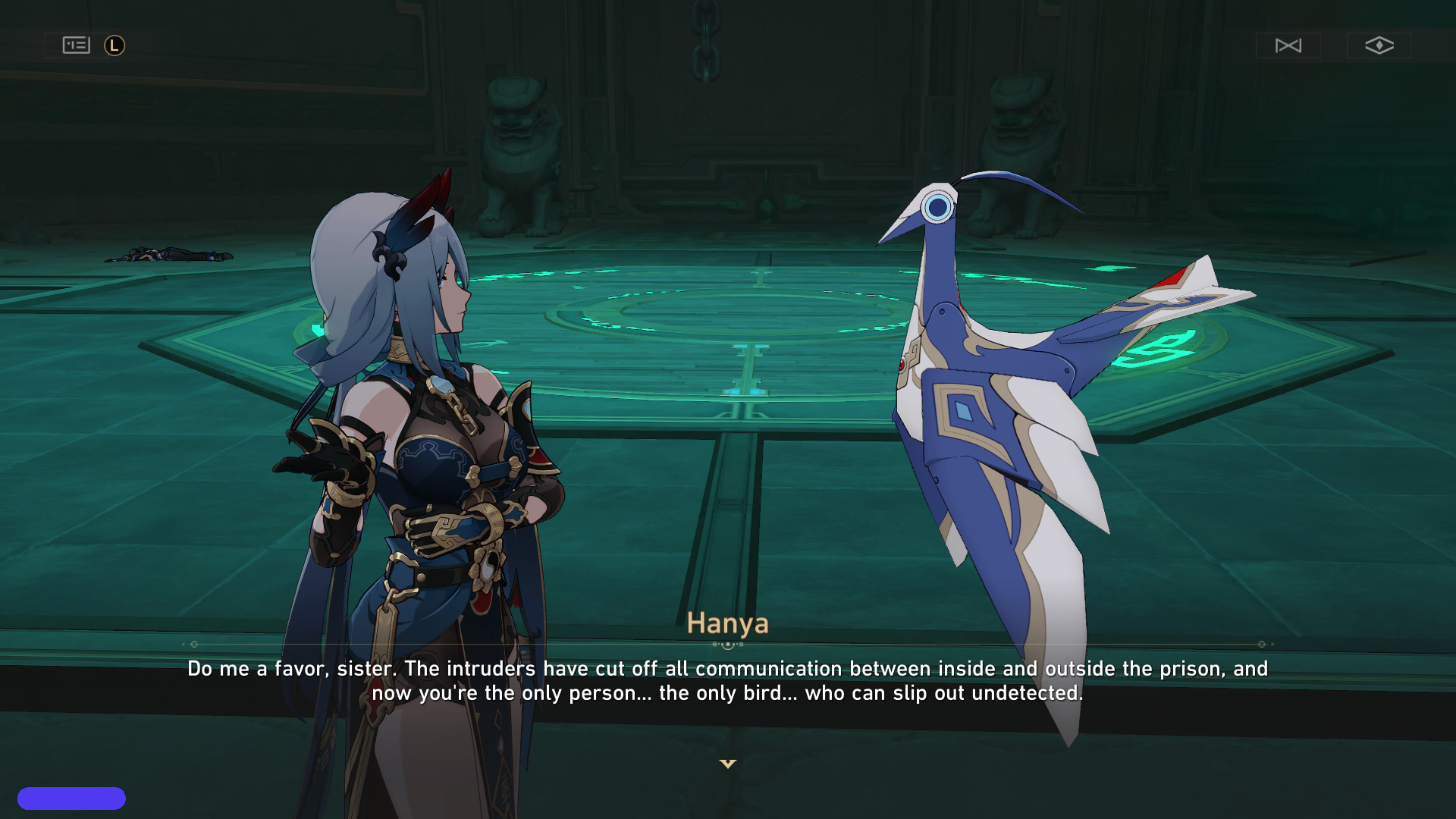Screen dimensions: 1456x819
Task: Click the Hanya nameplate
Action: pos(728,624)
